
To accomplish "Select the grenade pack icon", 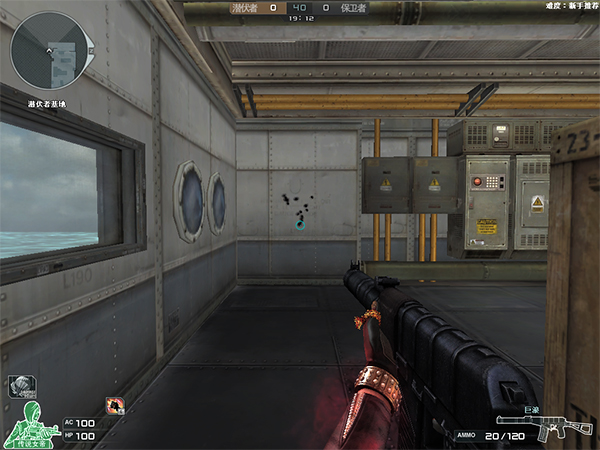I will pyautogui.click(x=19, y=386).
